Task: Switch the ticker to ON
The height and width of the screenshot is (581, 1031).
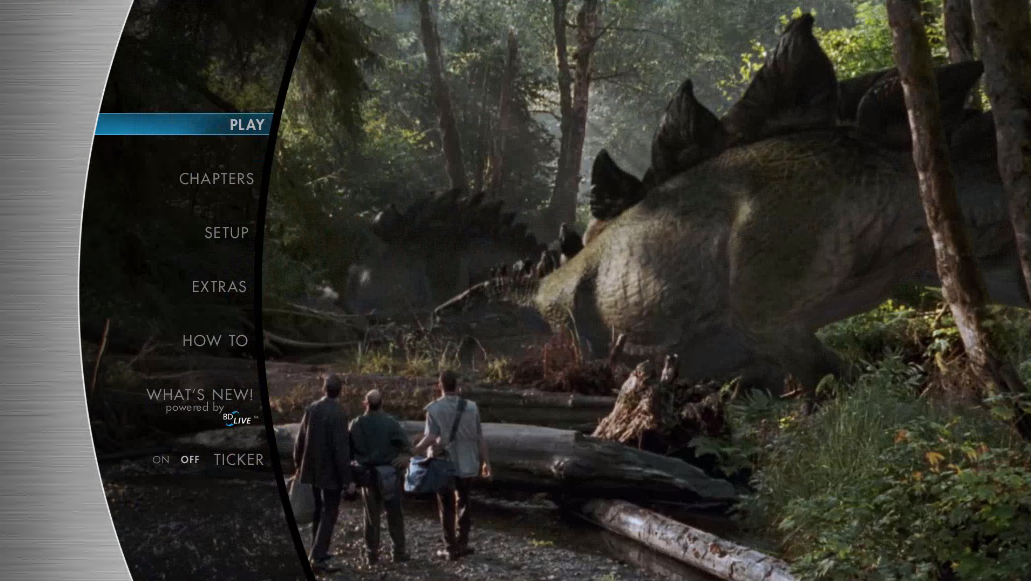Action: point(161,460)
